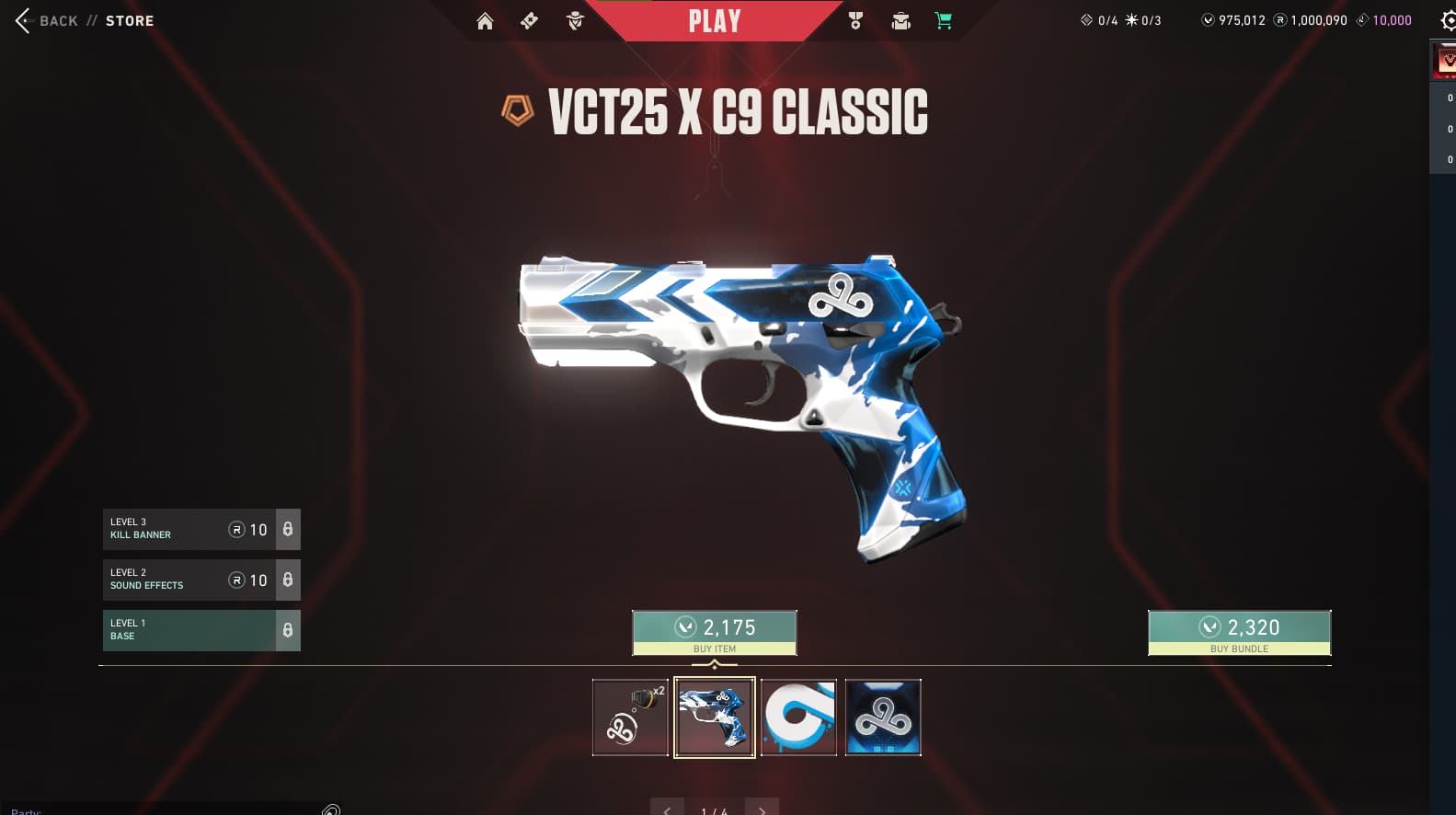Go to the next page arrow
Viewport: 1456px width, 815px height.
(x=762, y=809)
